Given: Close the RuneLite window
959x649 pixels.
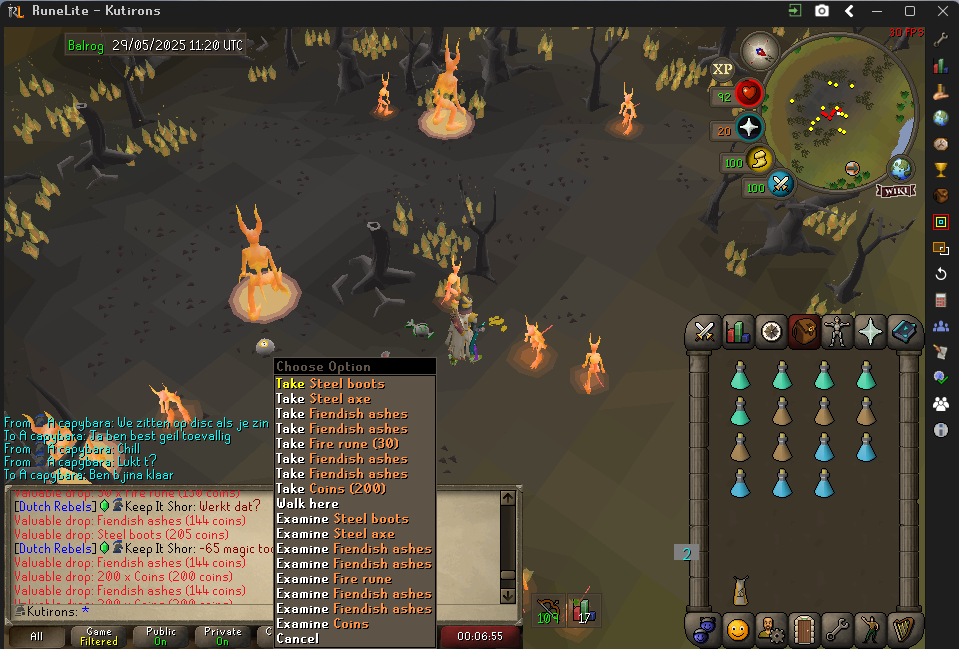Looking at the screenshot, I should [x=939, y=11].
